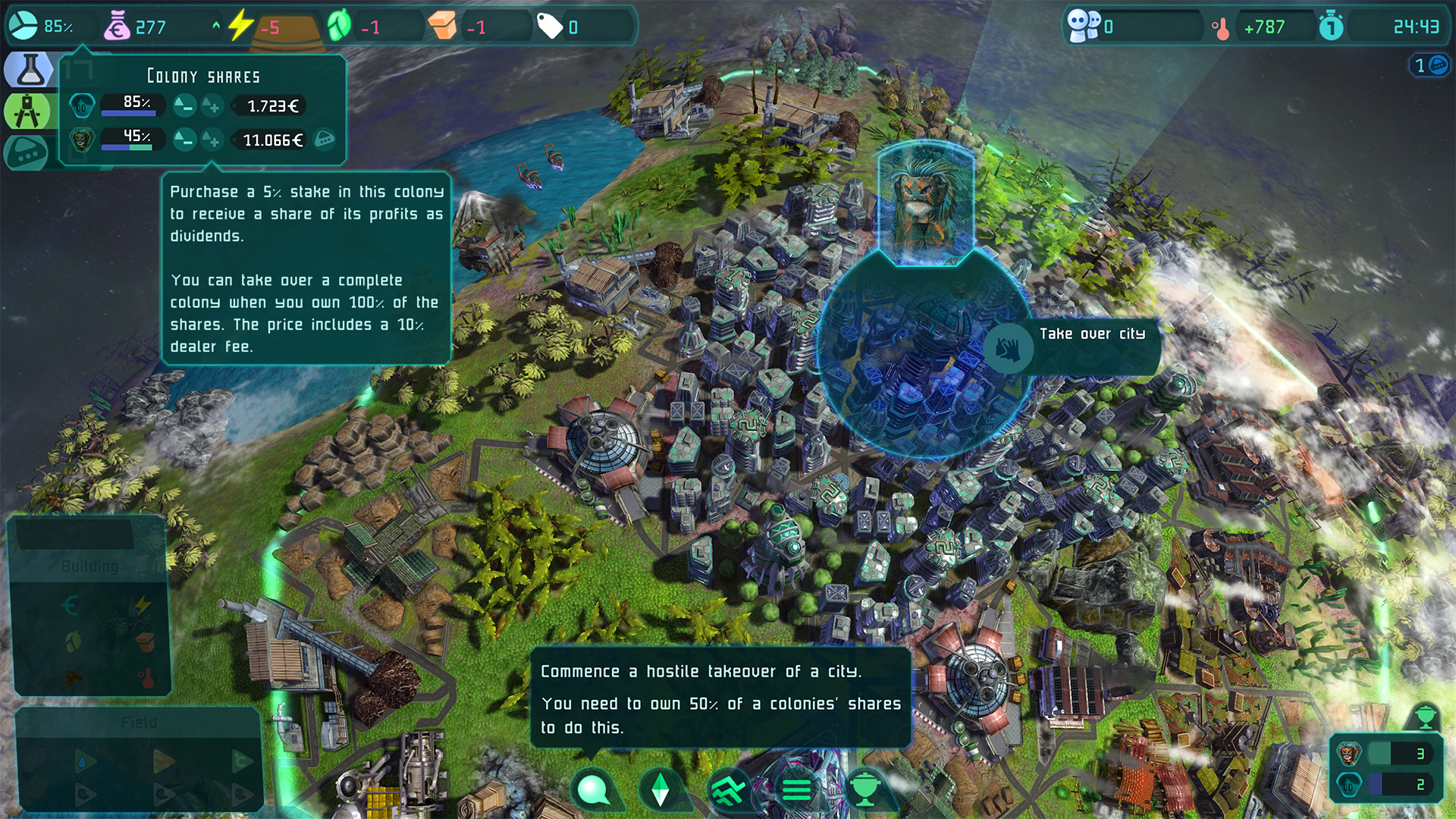
Task: Select the green construction compass tab
Action: 27,111
